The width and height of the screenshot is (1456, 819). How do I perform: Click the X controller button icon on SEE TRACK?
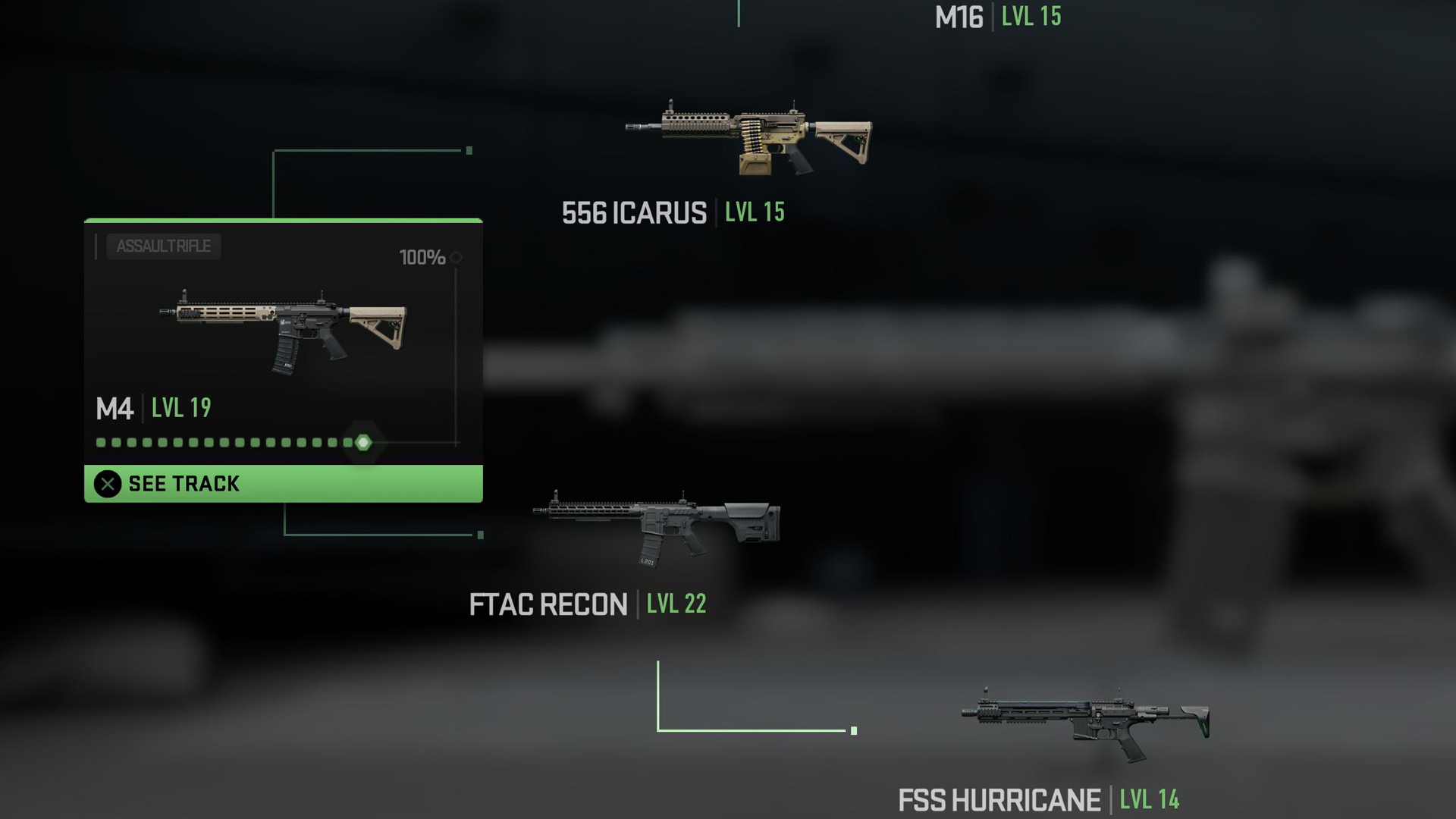107,484
